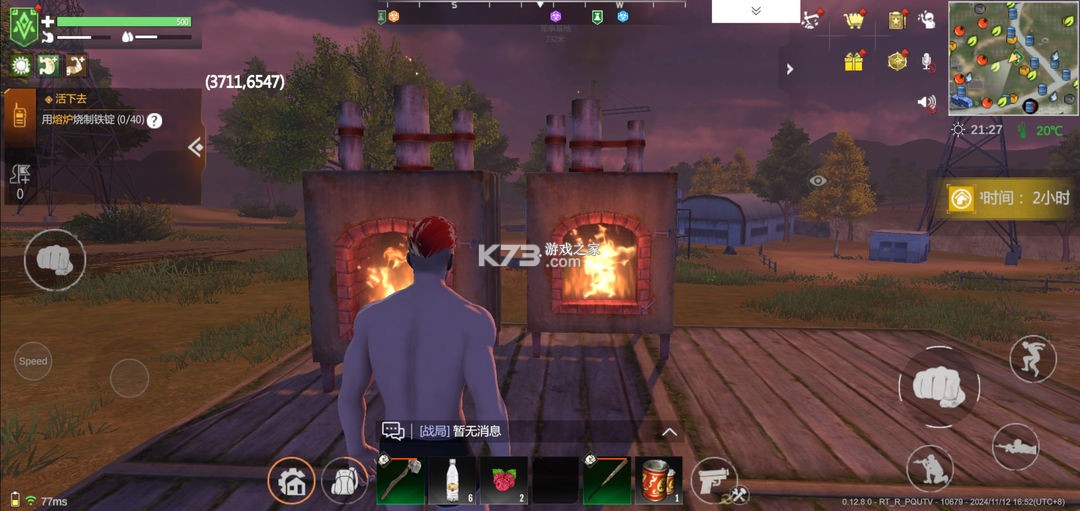
Task: Tap the right-side fist attack button
Action: tap(939, 385)
